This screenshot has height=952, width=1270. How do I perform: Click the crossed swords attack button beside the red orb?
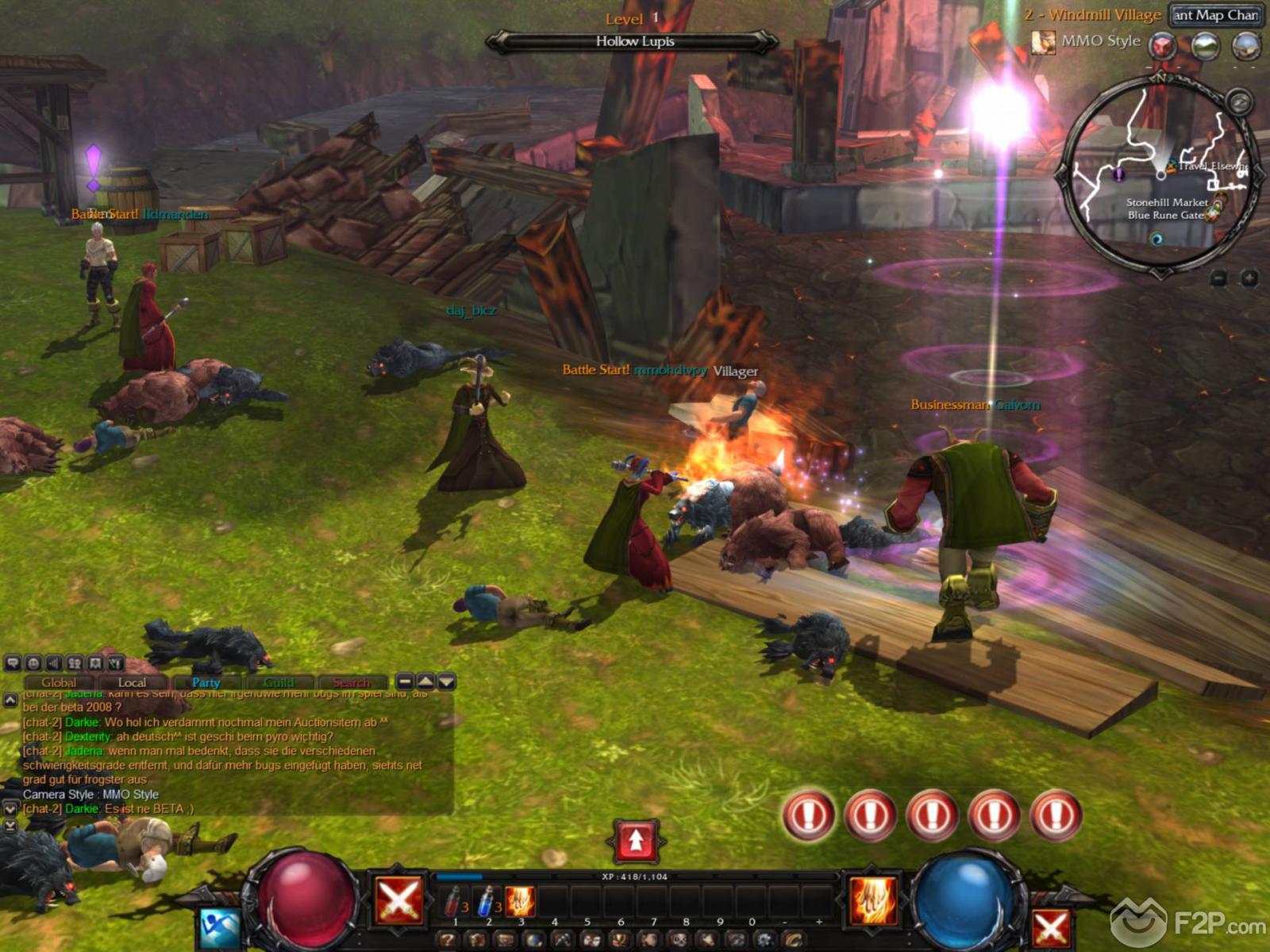pos(398,901)
